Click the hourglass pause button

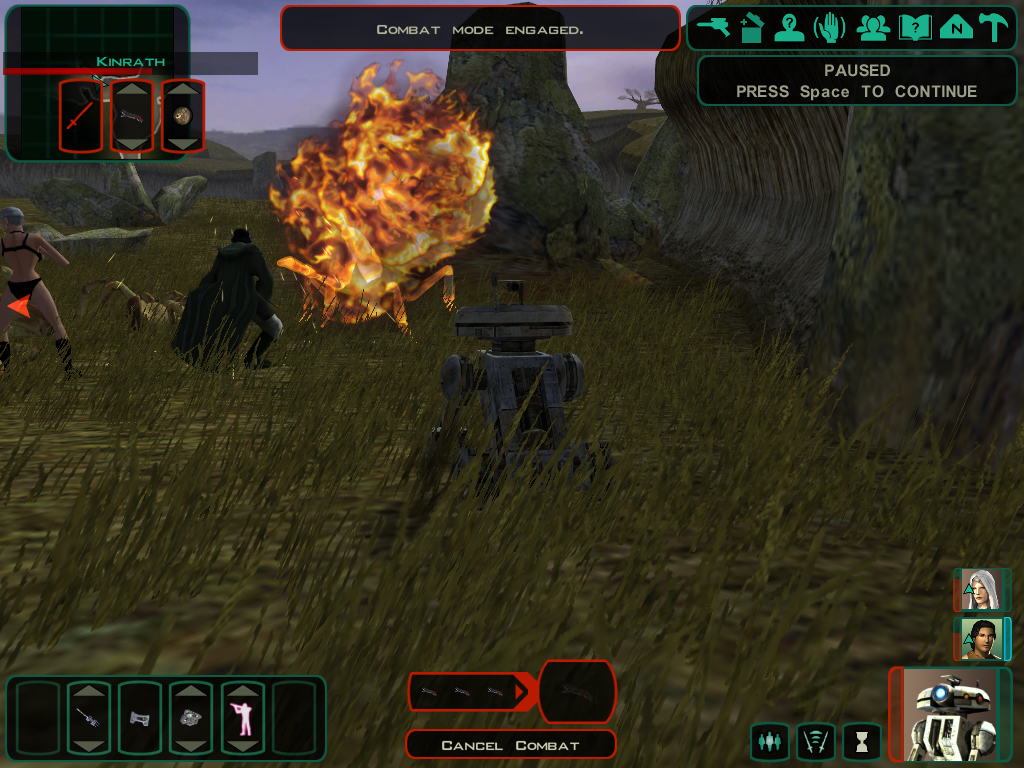[861, 742]
